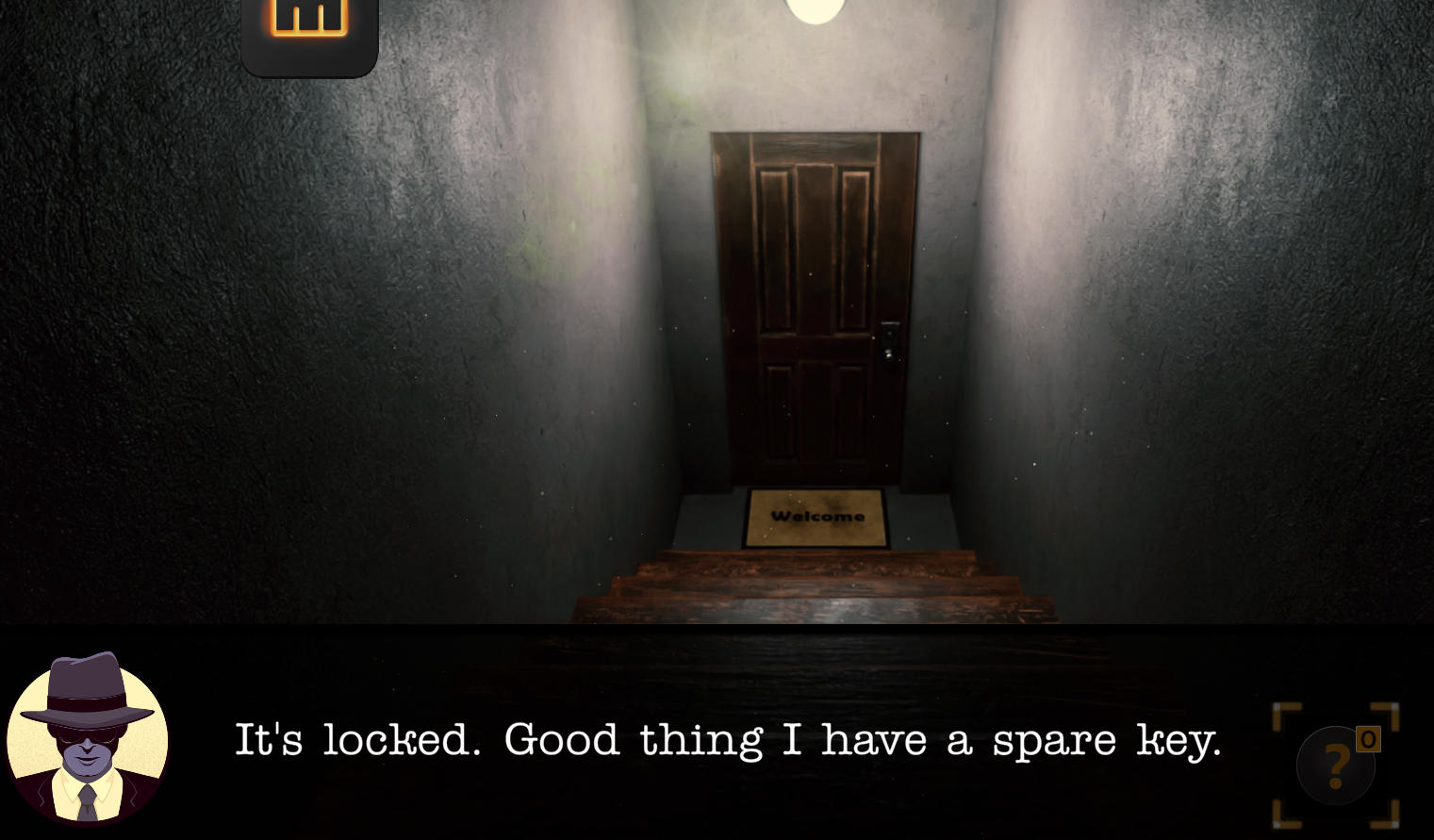
Task: Click the dialogue text about the spare key
Action: click(x=729, y=740)
